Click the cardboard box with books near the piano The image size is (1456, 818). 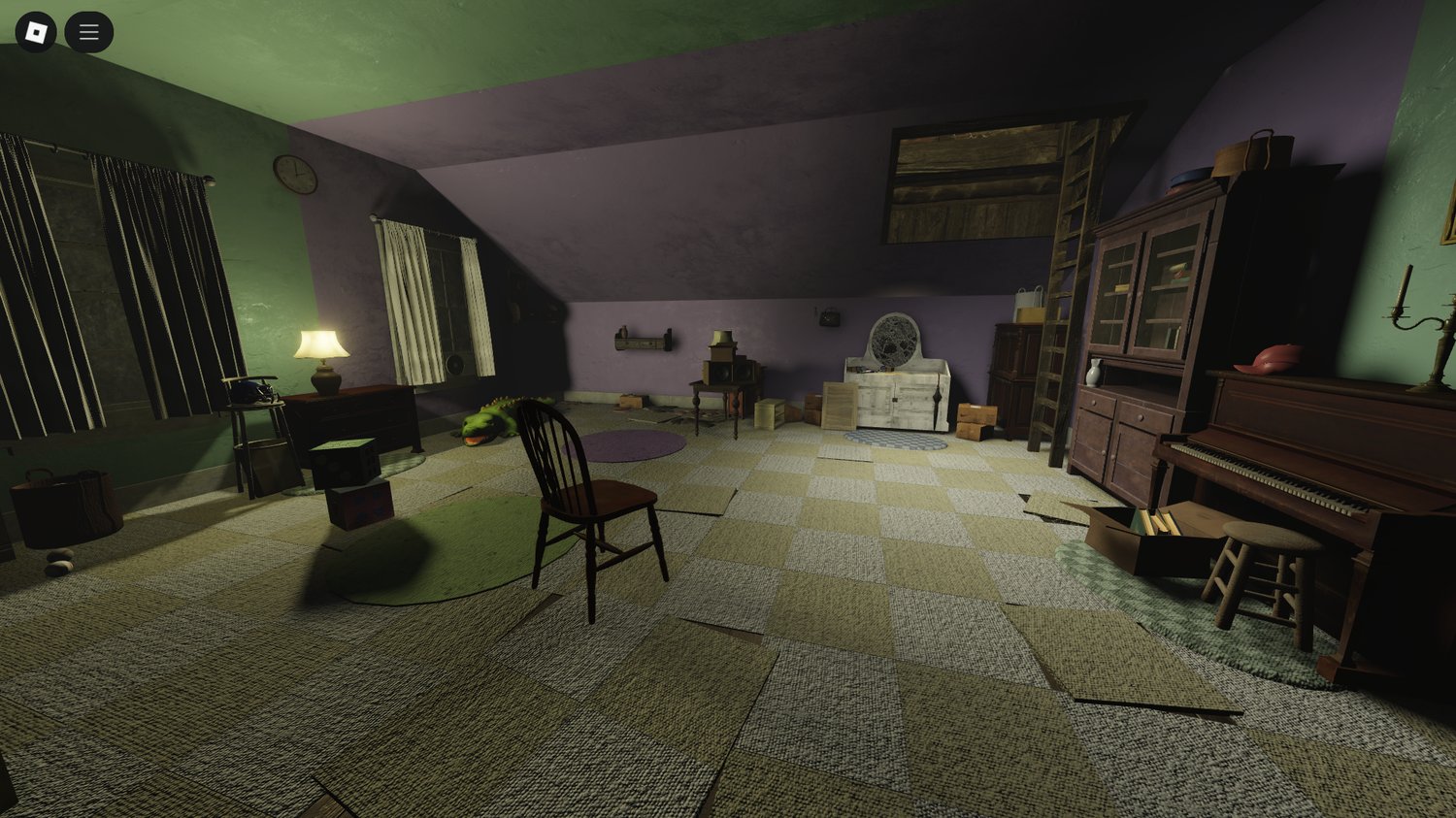click(1160, 529)
